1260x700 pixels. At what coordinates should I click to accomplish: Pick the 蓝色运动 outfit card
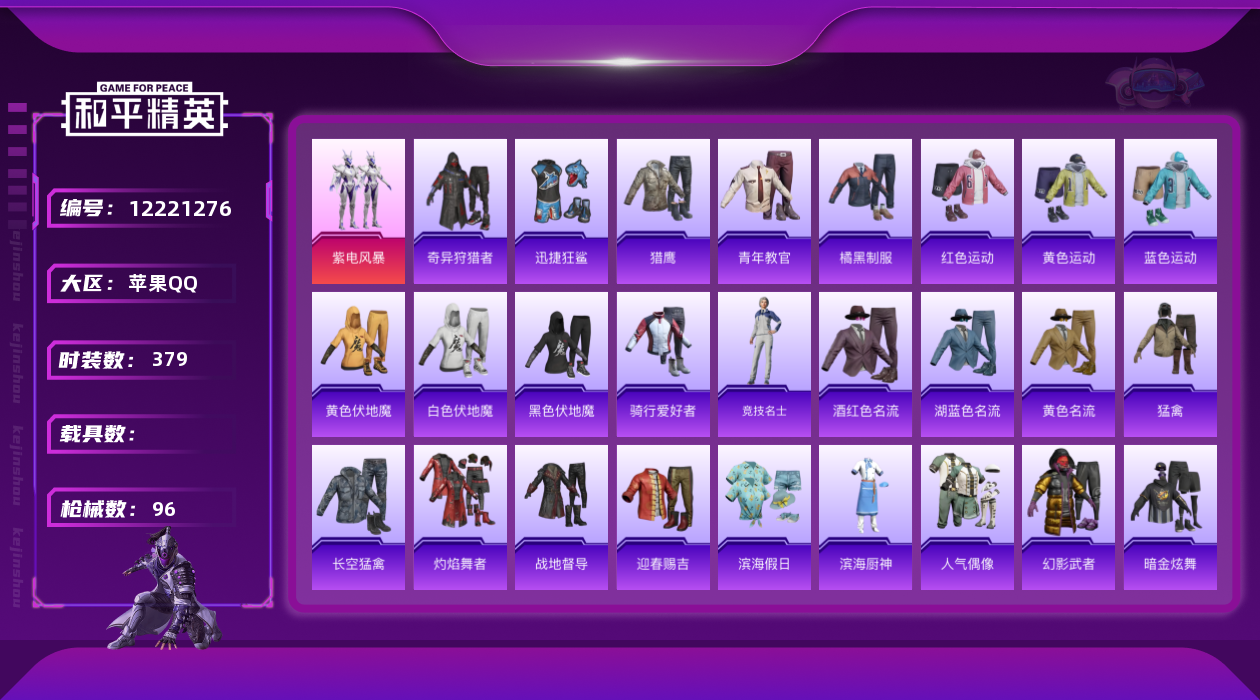click(1170, 211)
